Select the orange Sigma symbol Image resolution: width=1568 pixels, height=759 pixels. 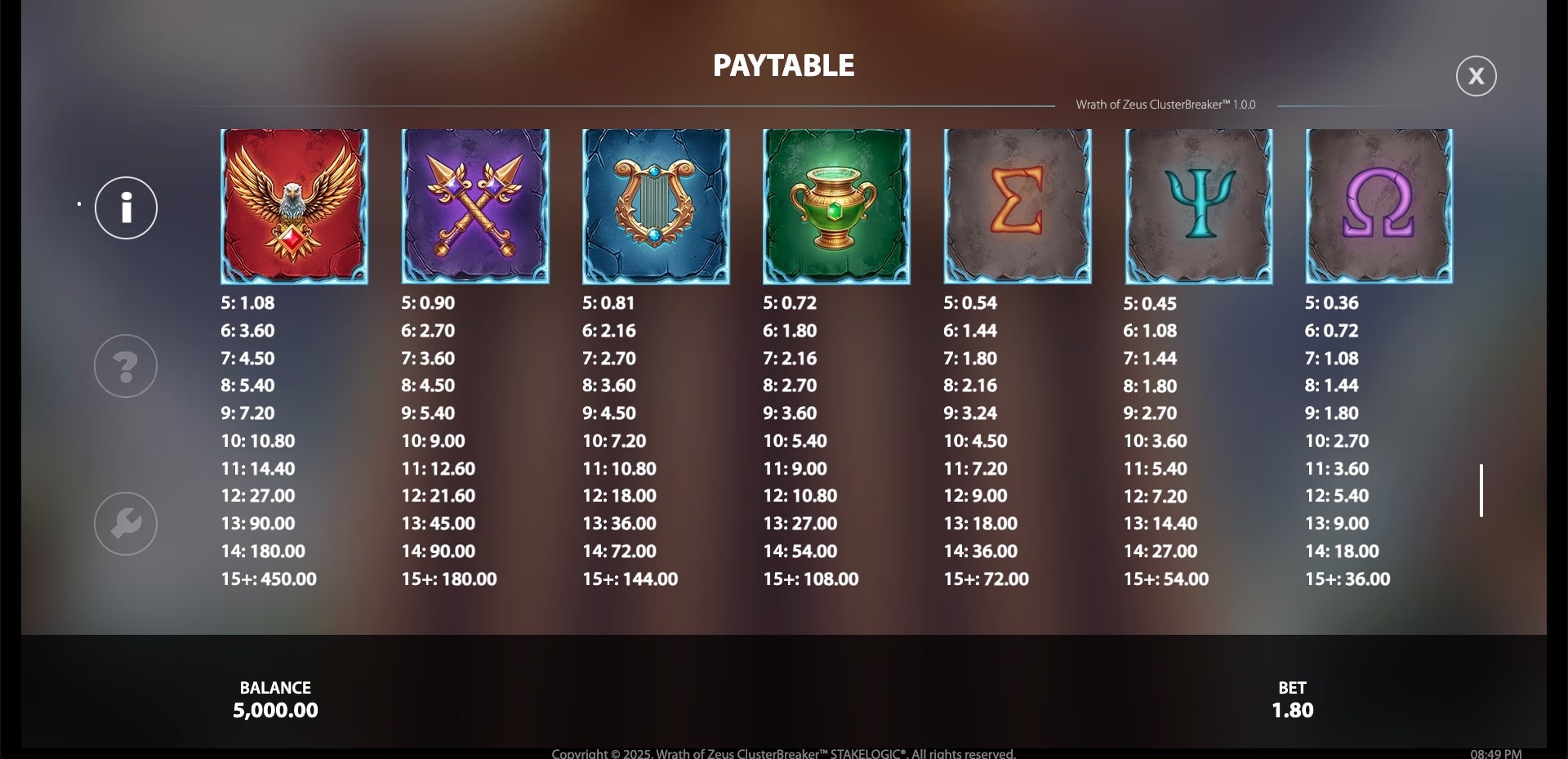(x=1018, y=205)
